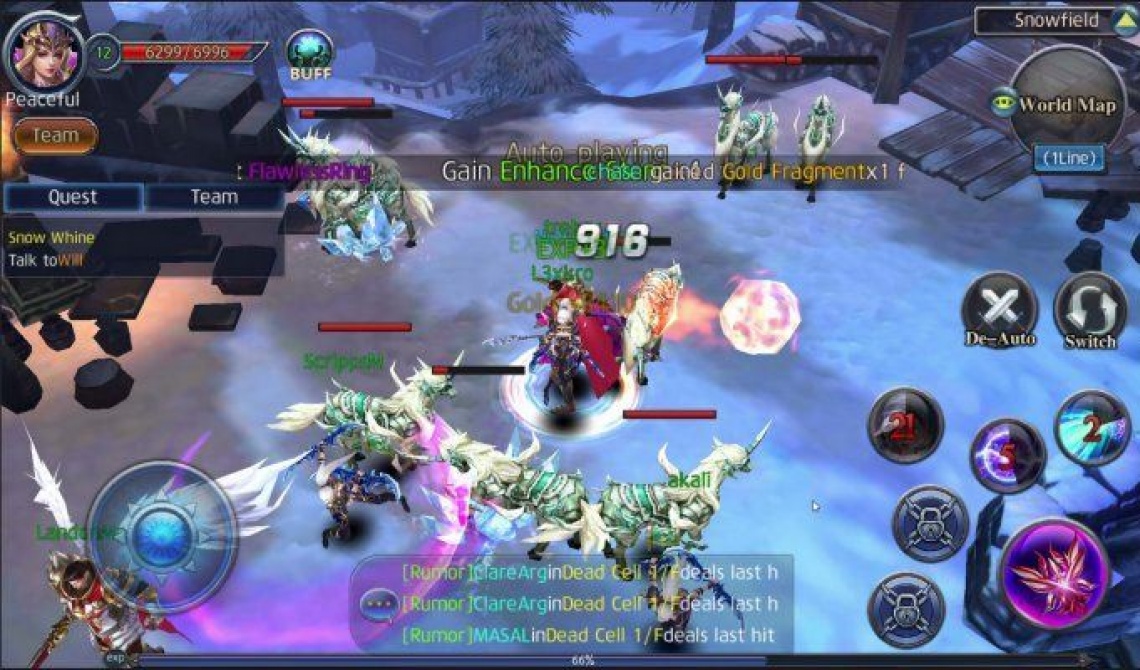Turn off auto-play with De-Auto

1000,311
